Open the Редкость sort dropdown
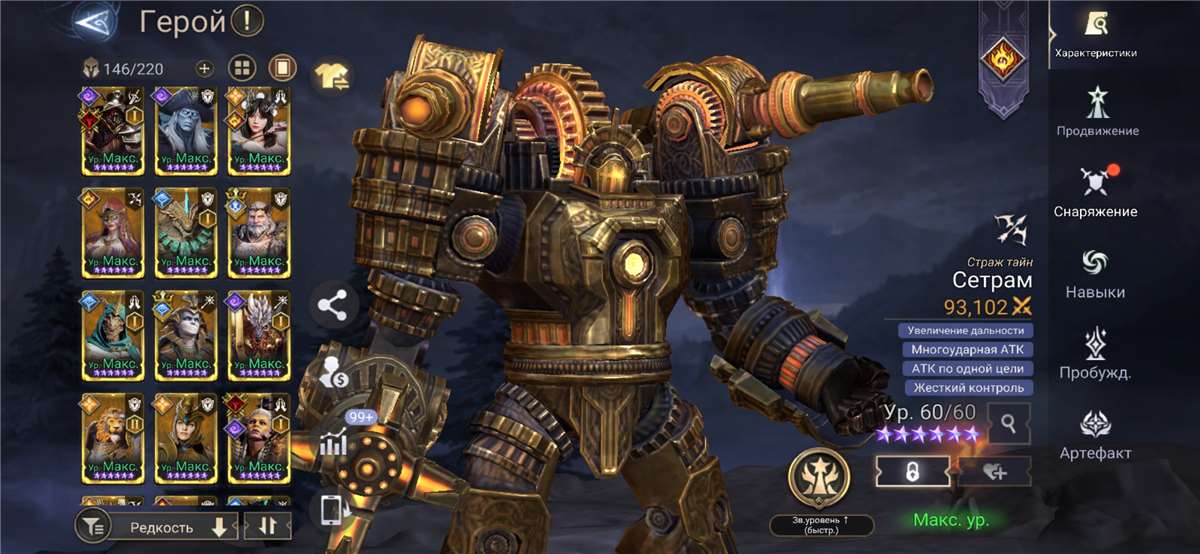 168,526
